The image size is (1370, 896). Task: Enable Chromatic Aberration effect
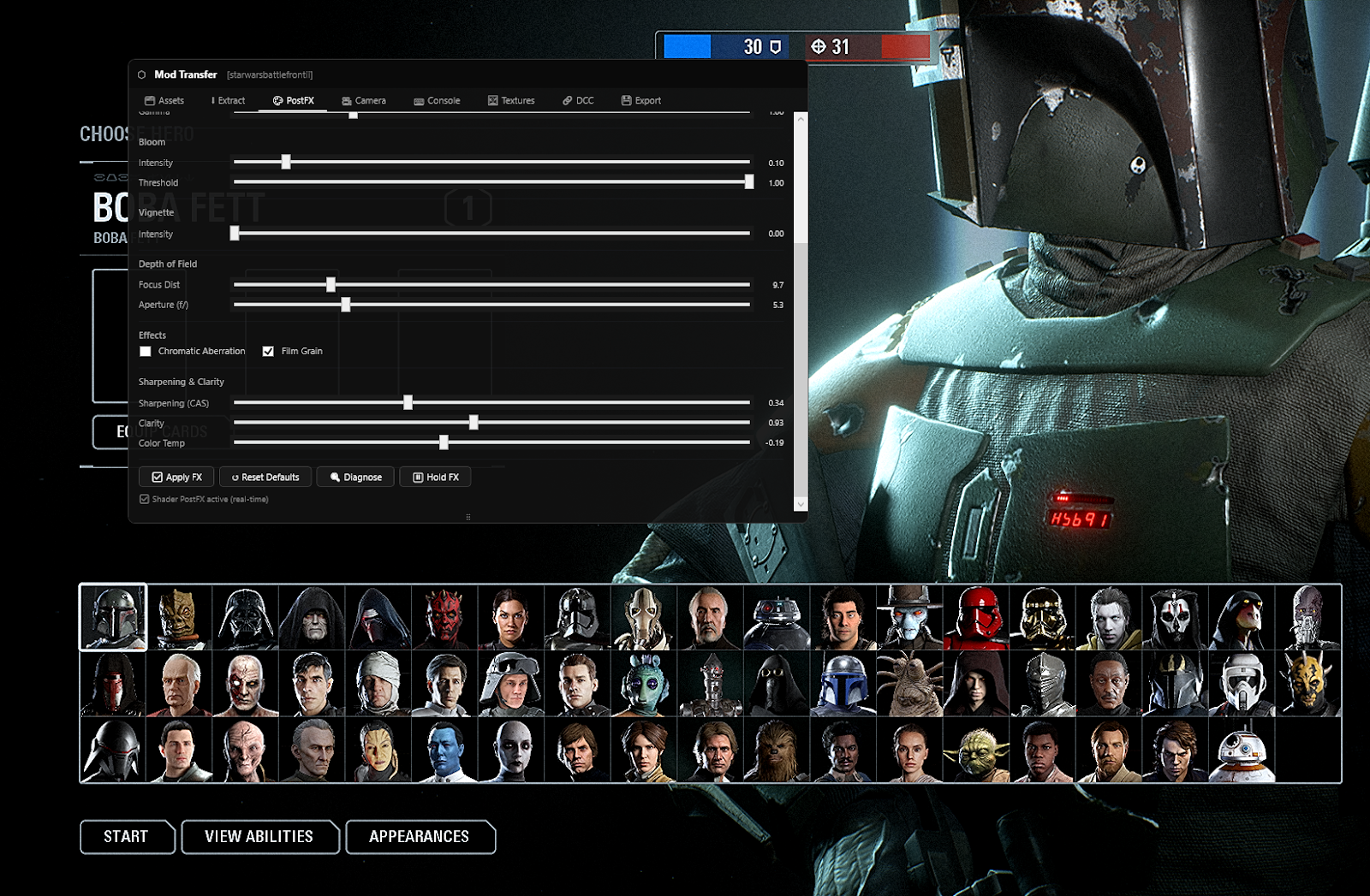click(x=145, y=351)
